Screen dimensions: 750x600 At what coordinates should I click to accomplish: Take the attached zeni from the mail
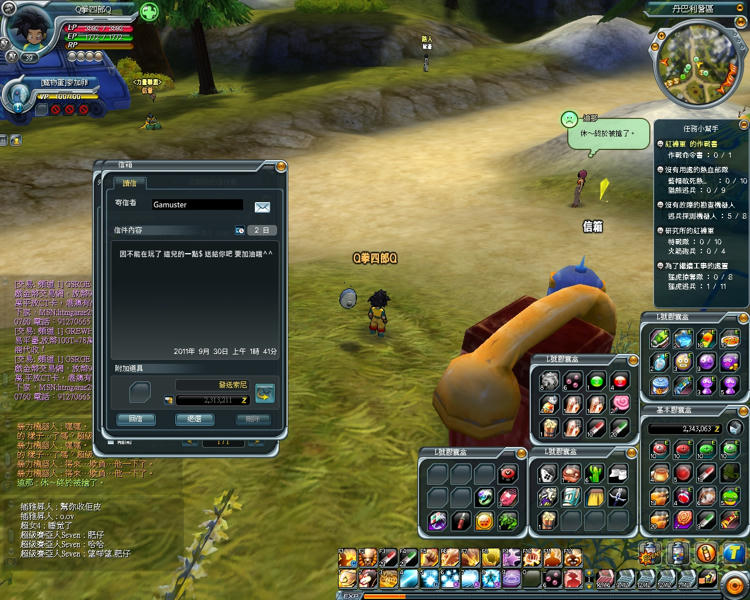(265, 392)
